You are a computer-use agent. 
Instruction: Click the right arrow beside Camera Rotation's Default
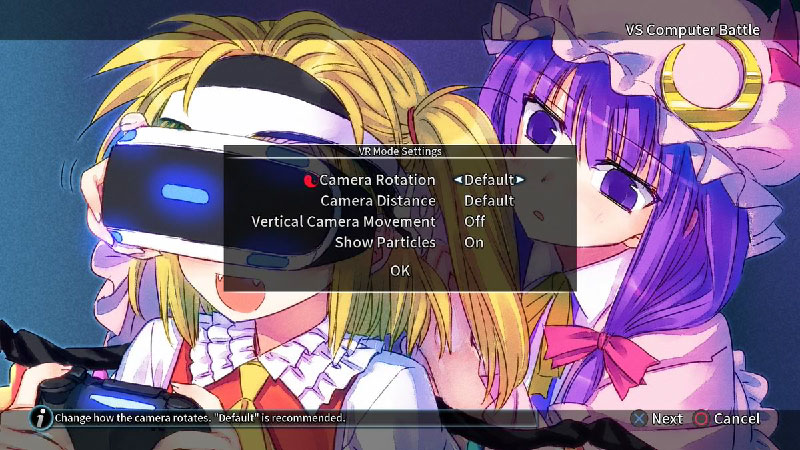coord(520,180)
